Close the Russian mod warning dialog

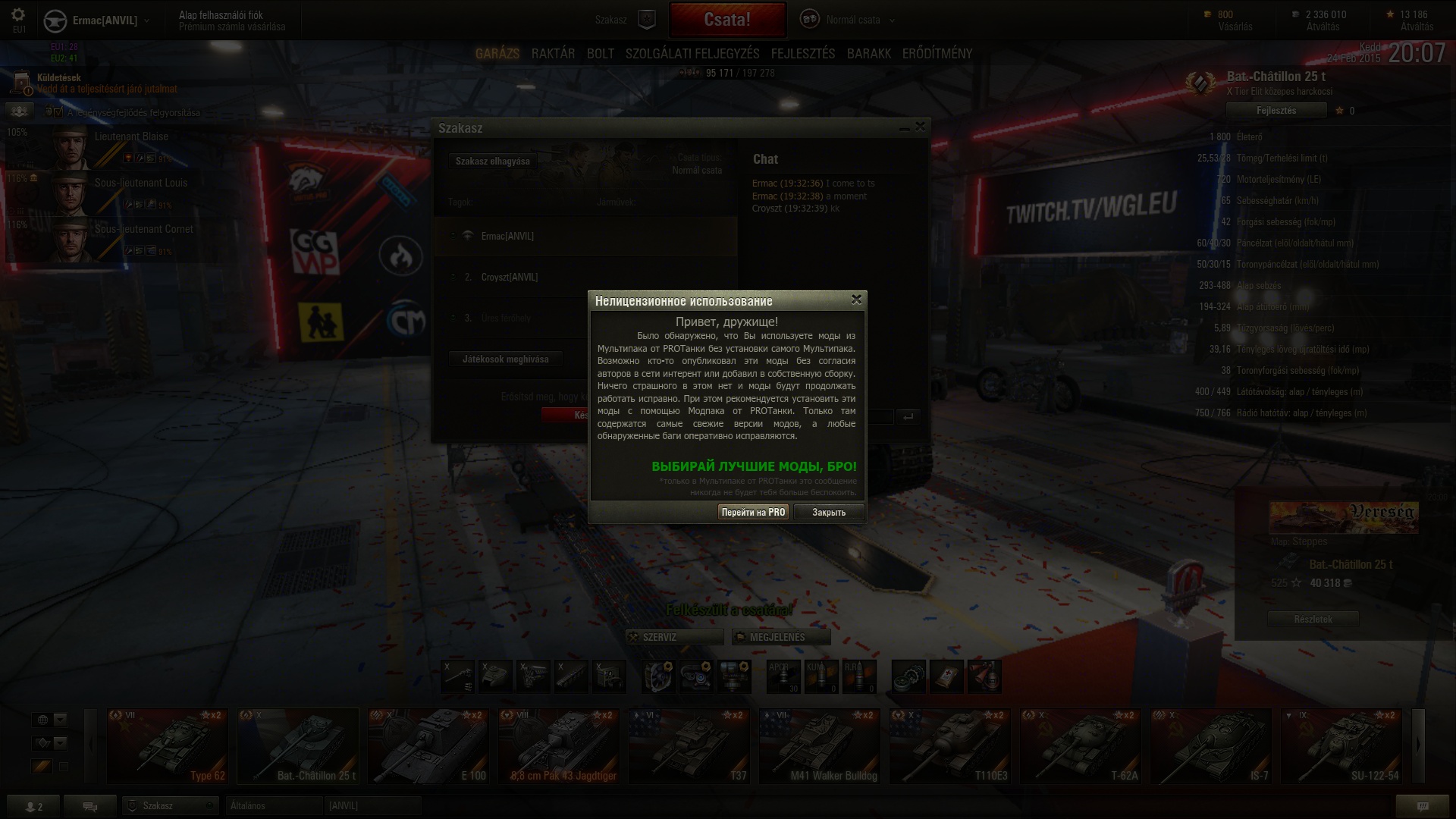(x=856, y=300)
